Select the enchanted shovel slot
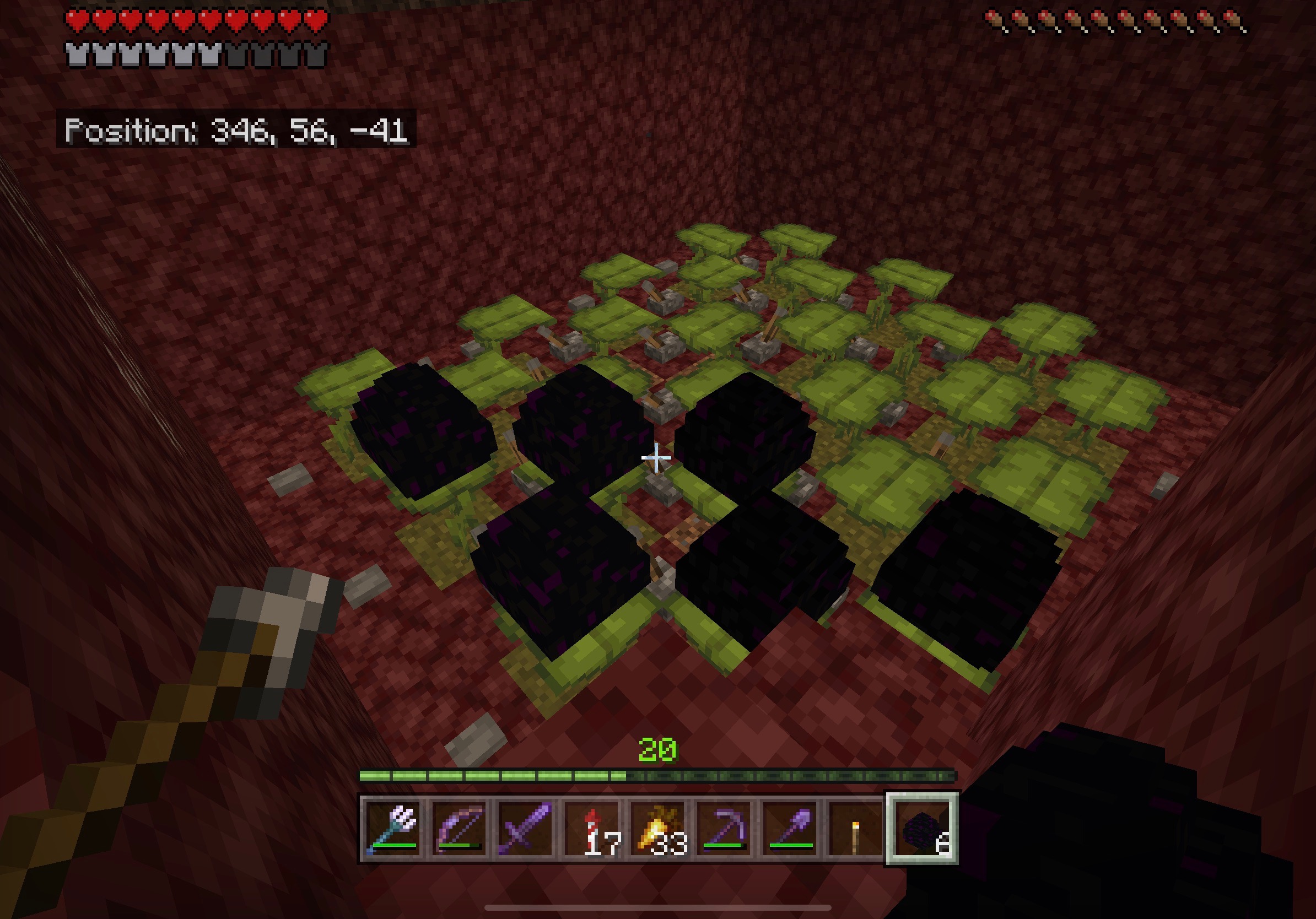This screenshot has width=1316, height=919. pyautogui.click(x=791, y=829)
